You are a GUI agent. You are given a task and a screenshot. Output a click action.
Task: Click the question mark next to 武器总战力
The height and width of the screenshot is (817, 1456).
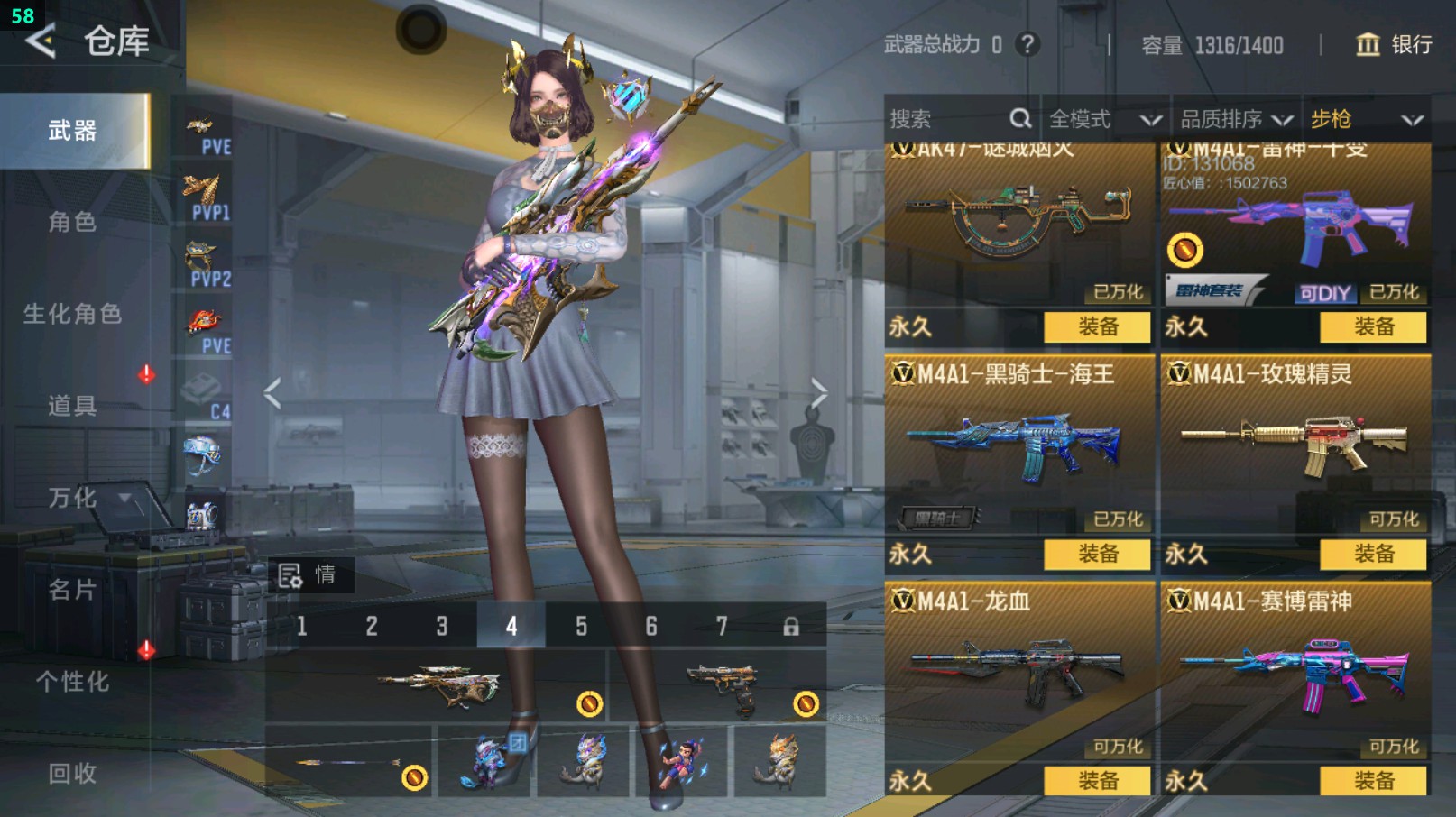tap(1027, 44)
